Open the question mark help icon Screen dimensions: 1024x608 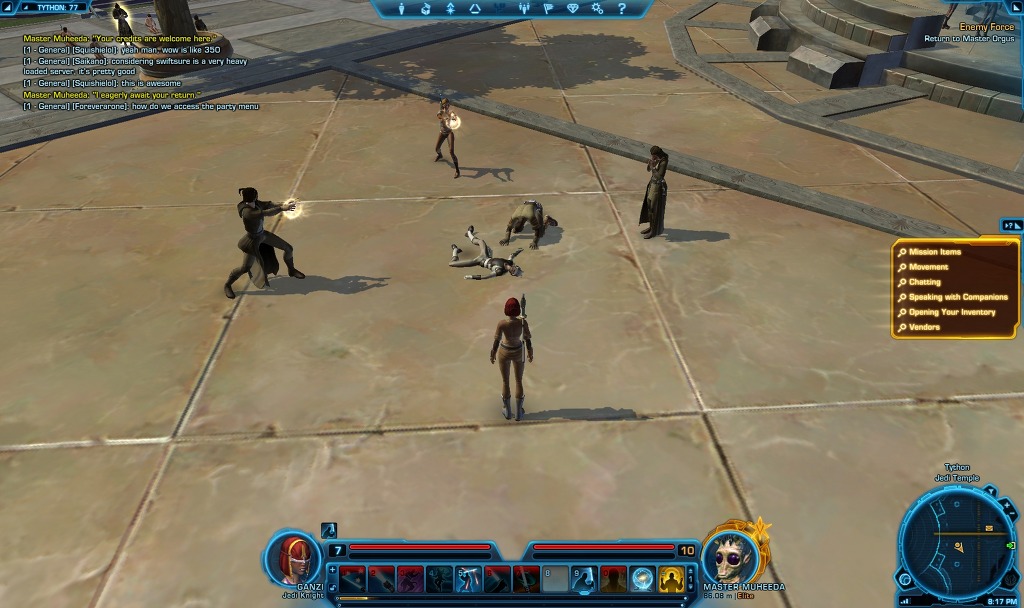pos(621,9)
